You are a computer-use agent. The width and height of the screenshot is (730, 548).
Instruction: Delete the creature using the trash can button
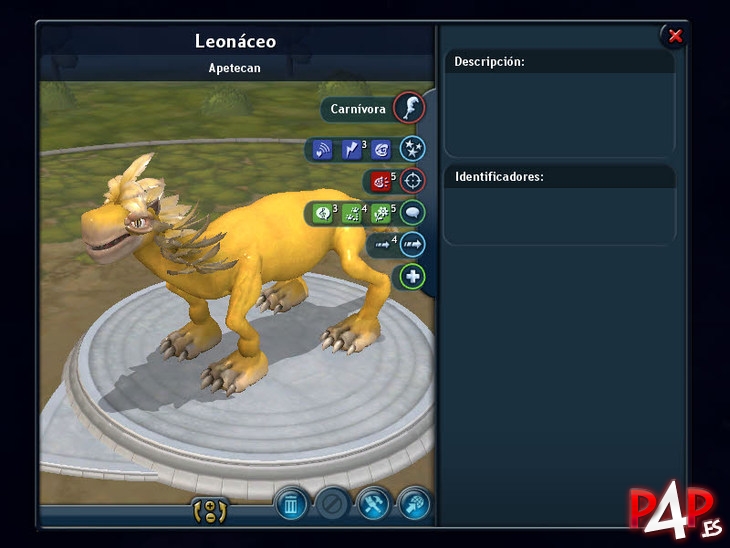point(290,503)
